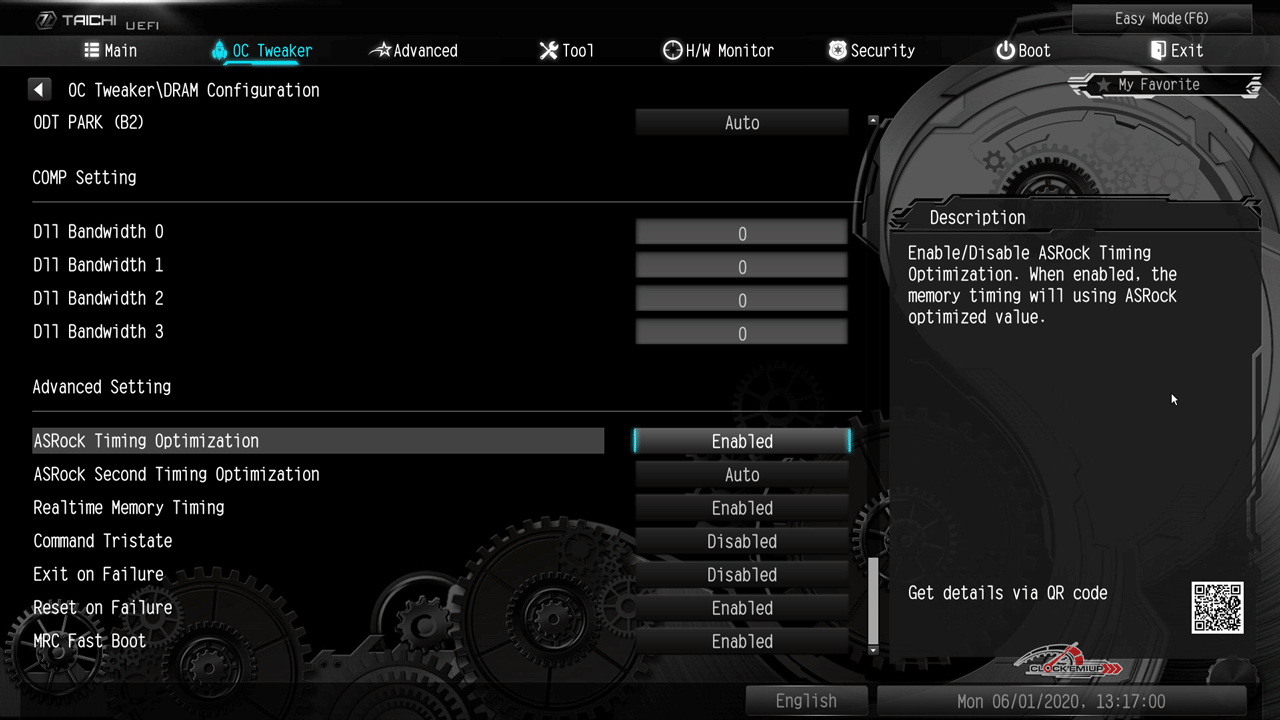
Task: Click the QR code for details
Action: click(1217, 608)
